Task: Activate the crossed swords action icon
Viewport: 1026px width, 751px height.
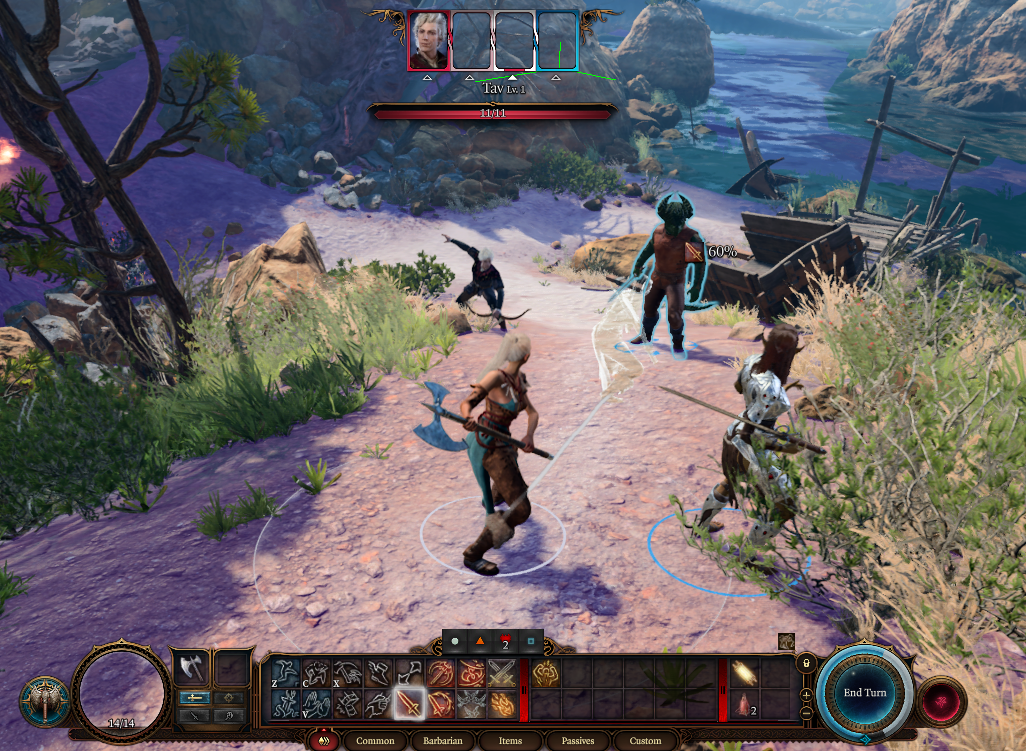Action: click(x=503, y=673)
